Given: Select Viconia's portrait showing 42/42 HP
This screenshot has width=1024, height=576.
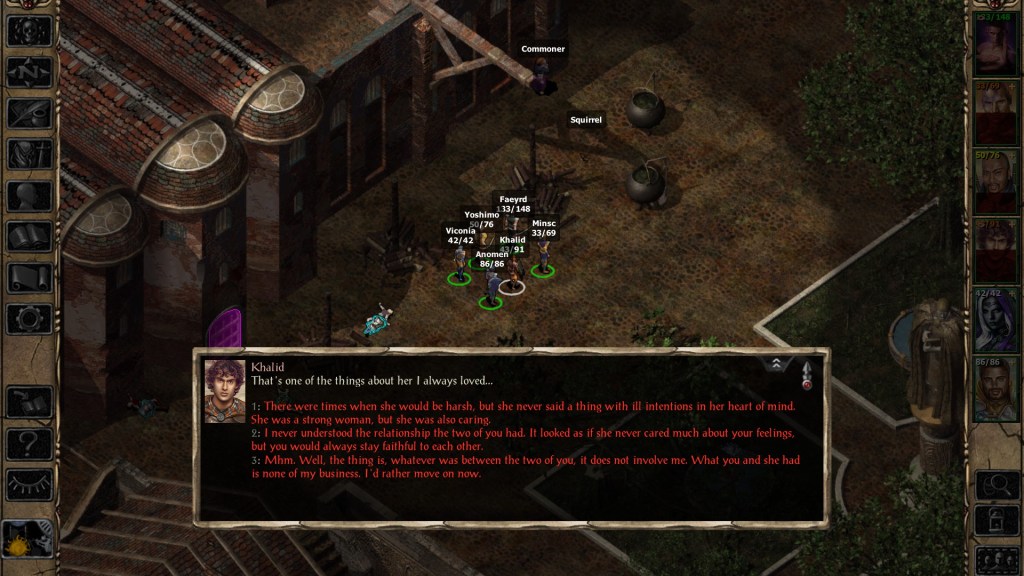Looking at the screenshot, I should (996, 322).
